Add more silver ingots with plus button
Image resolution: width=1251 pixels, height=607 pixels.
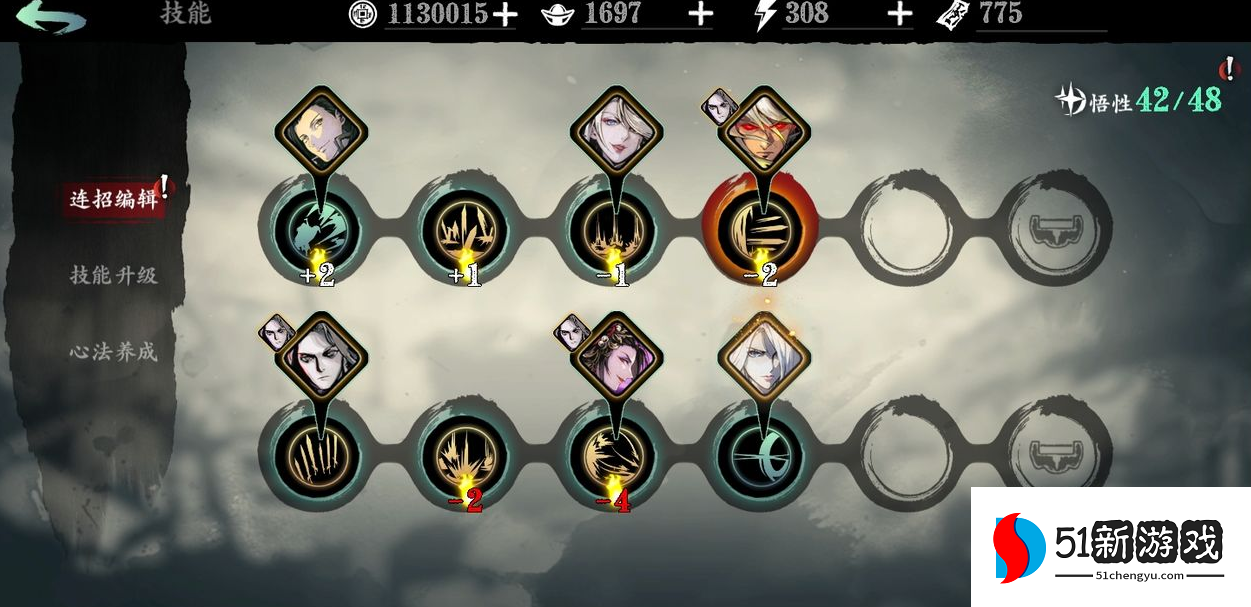coord(701,14)
